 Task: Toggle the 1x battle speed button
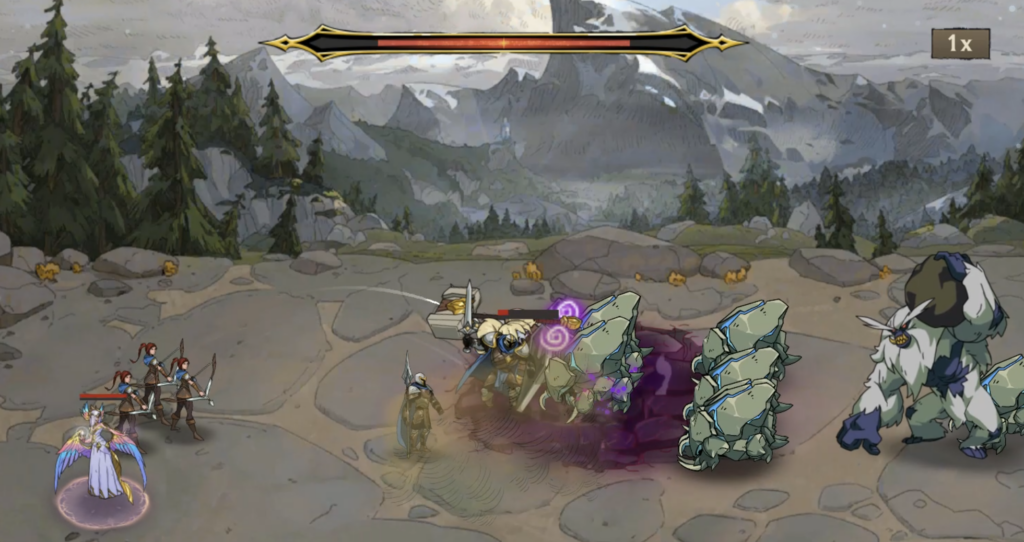point(960,44)
